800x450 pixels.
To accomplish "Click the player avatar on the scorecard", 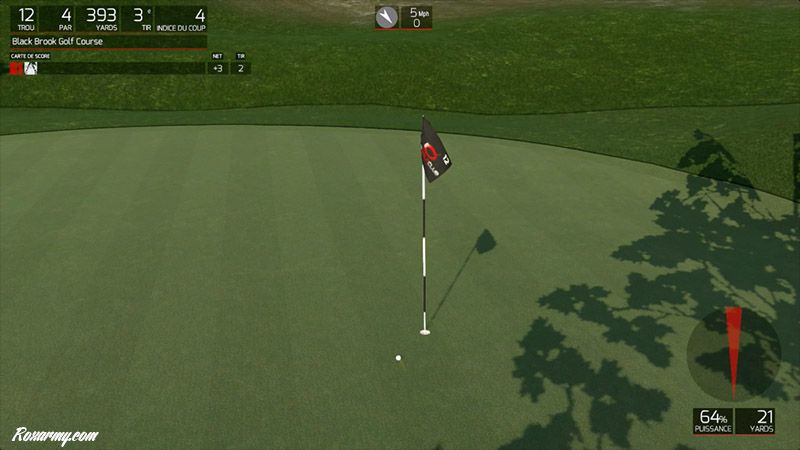I will (31, 69).
